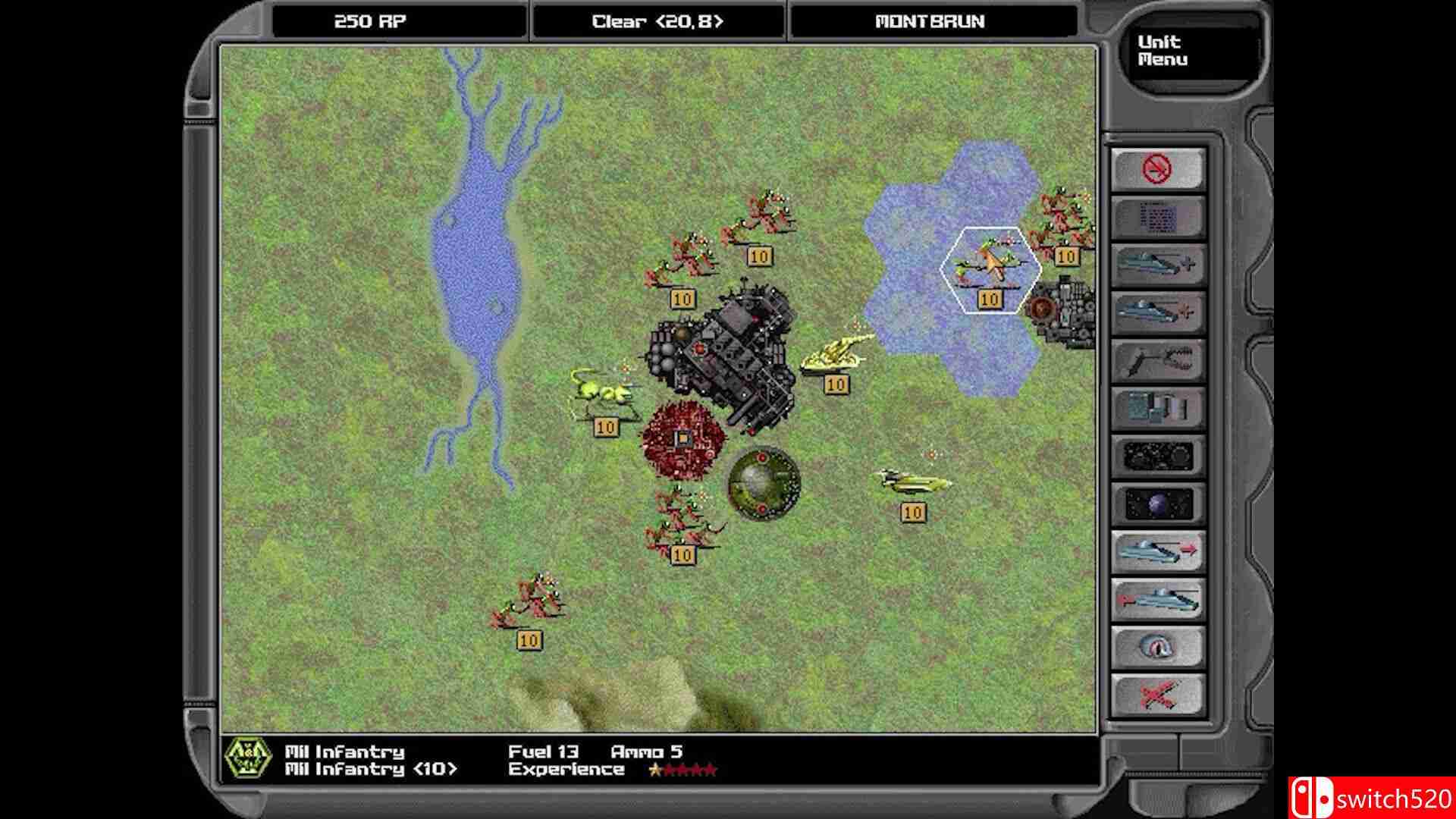Choose tank with left red arrow
1456x819 pixels.
pyautogui.click(x=1157, y=599)
